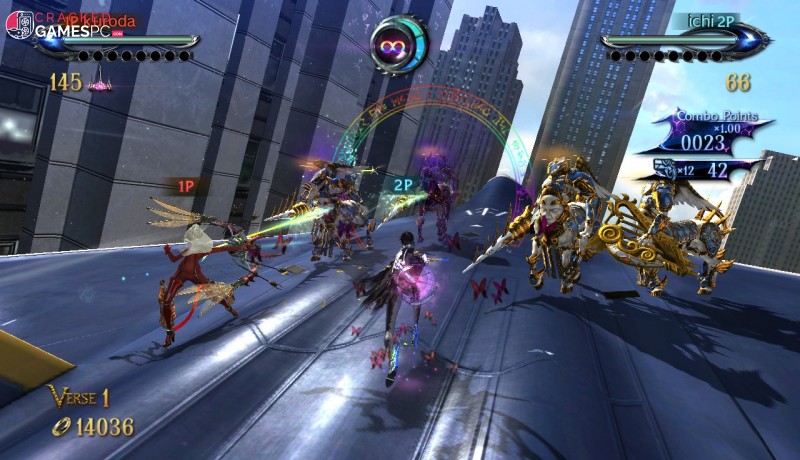Click the central infinity emblem gauge
Viewport: 800px width, 460px height.
click(398, 43)
